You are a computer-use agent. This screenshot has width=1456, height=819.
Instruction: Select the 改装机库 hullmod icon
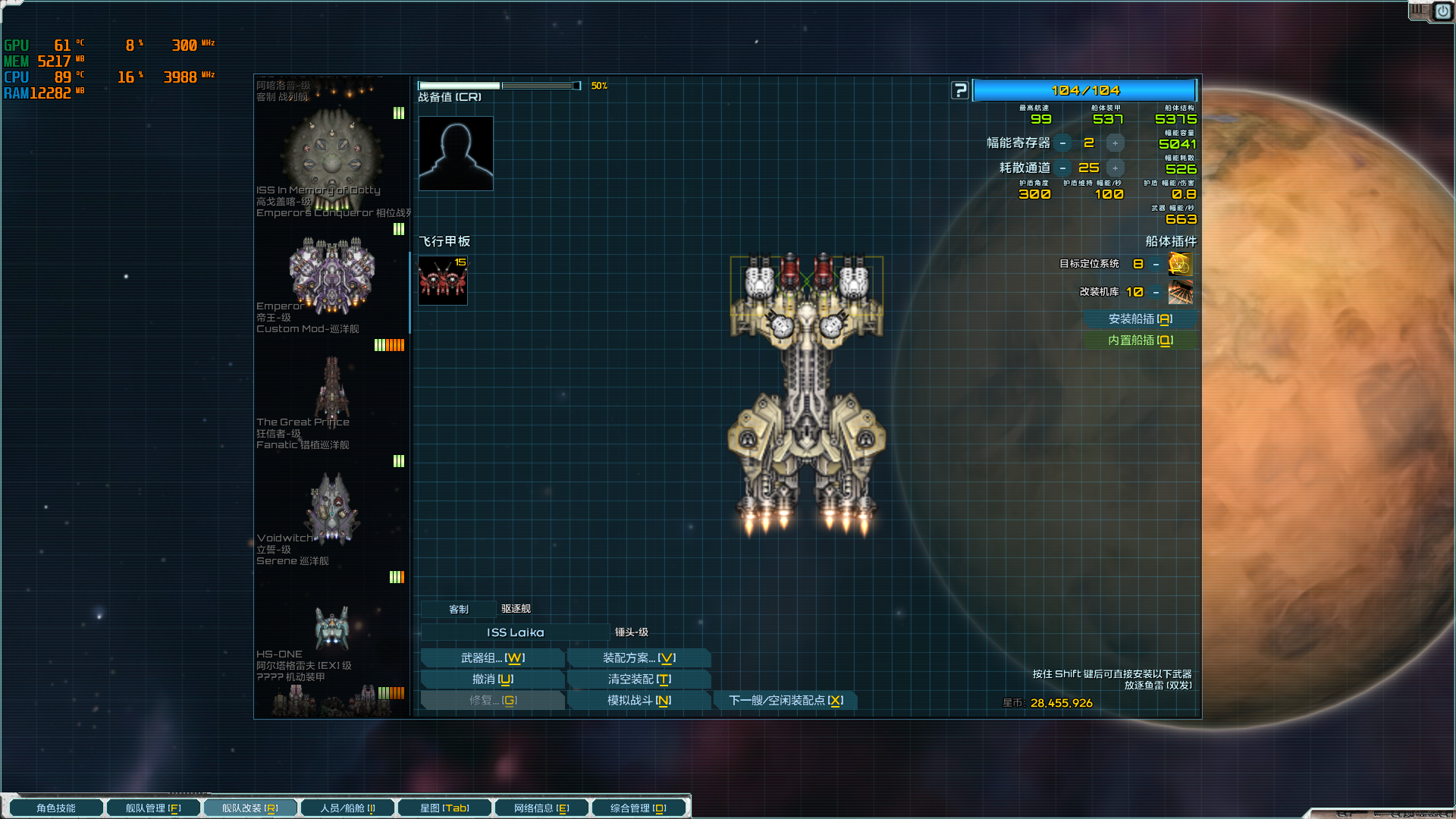click(1180, 292)
